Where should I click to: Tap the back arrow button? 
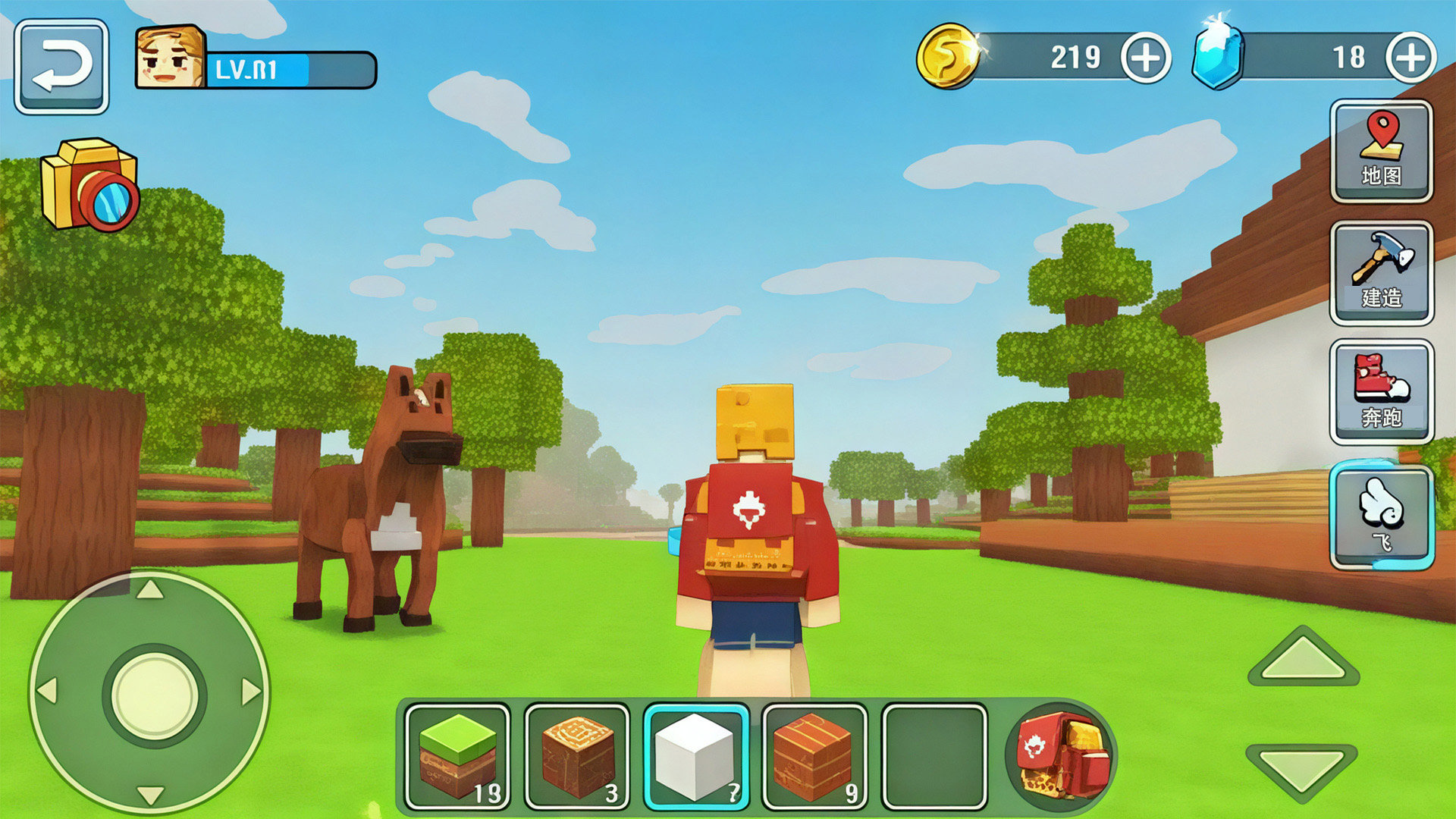coord(61,67)
